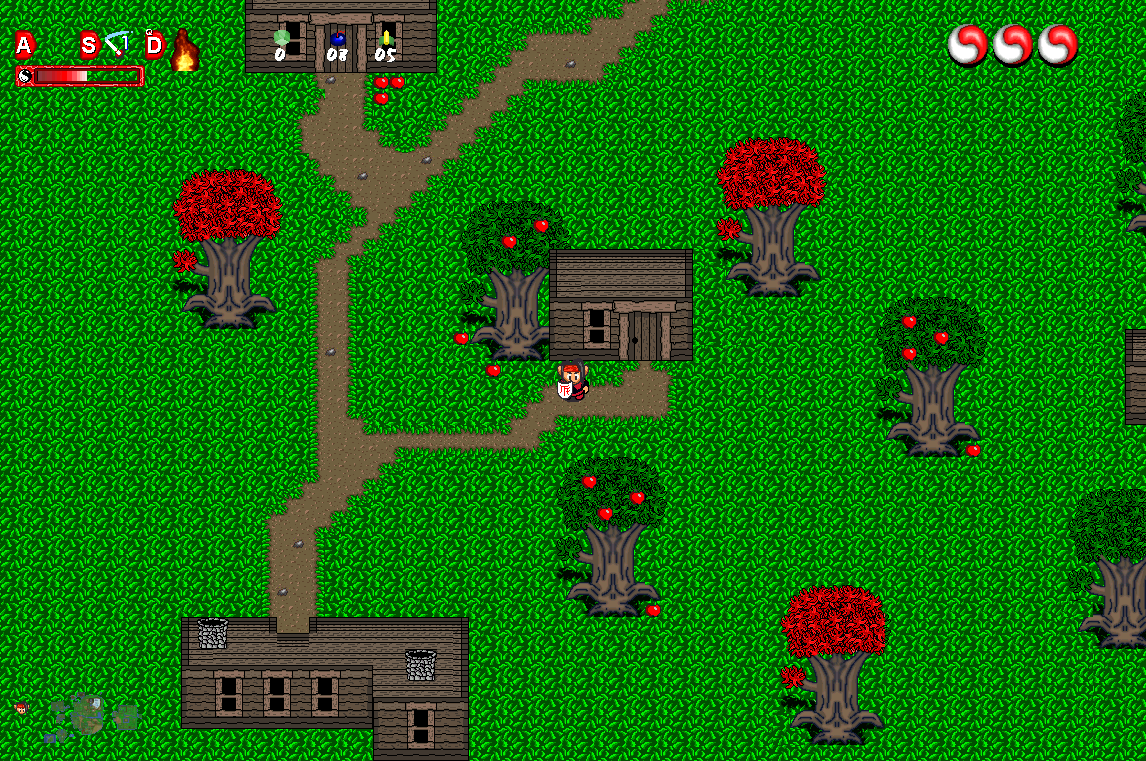Click the green gem currency icon

282,38
